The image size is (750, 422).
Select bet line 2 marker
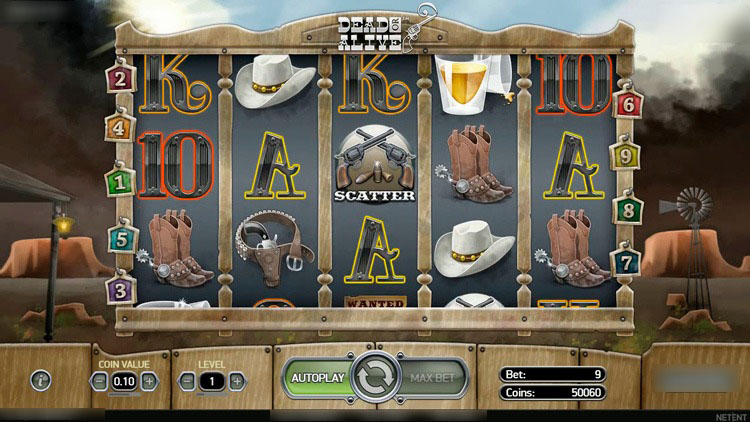[121, 78]
